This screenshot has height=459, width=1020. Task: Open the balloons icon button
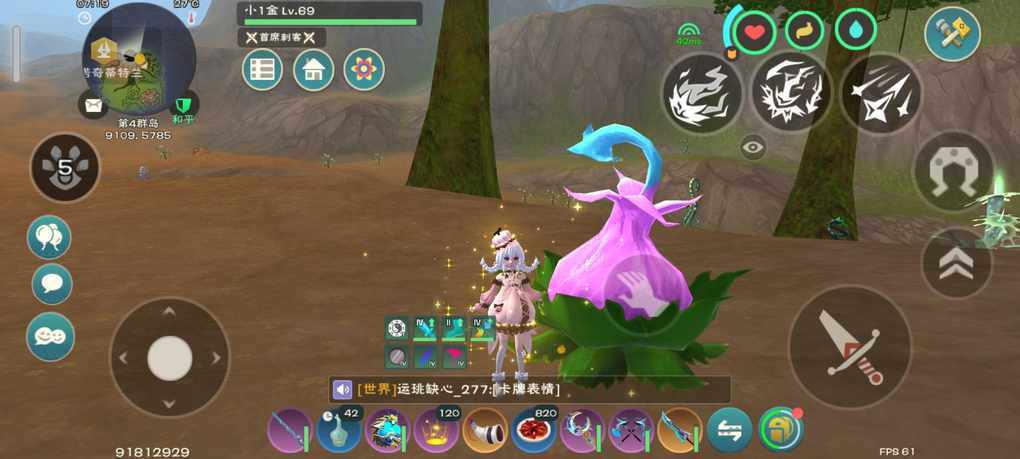click(50, 237)
